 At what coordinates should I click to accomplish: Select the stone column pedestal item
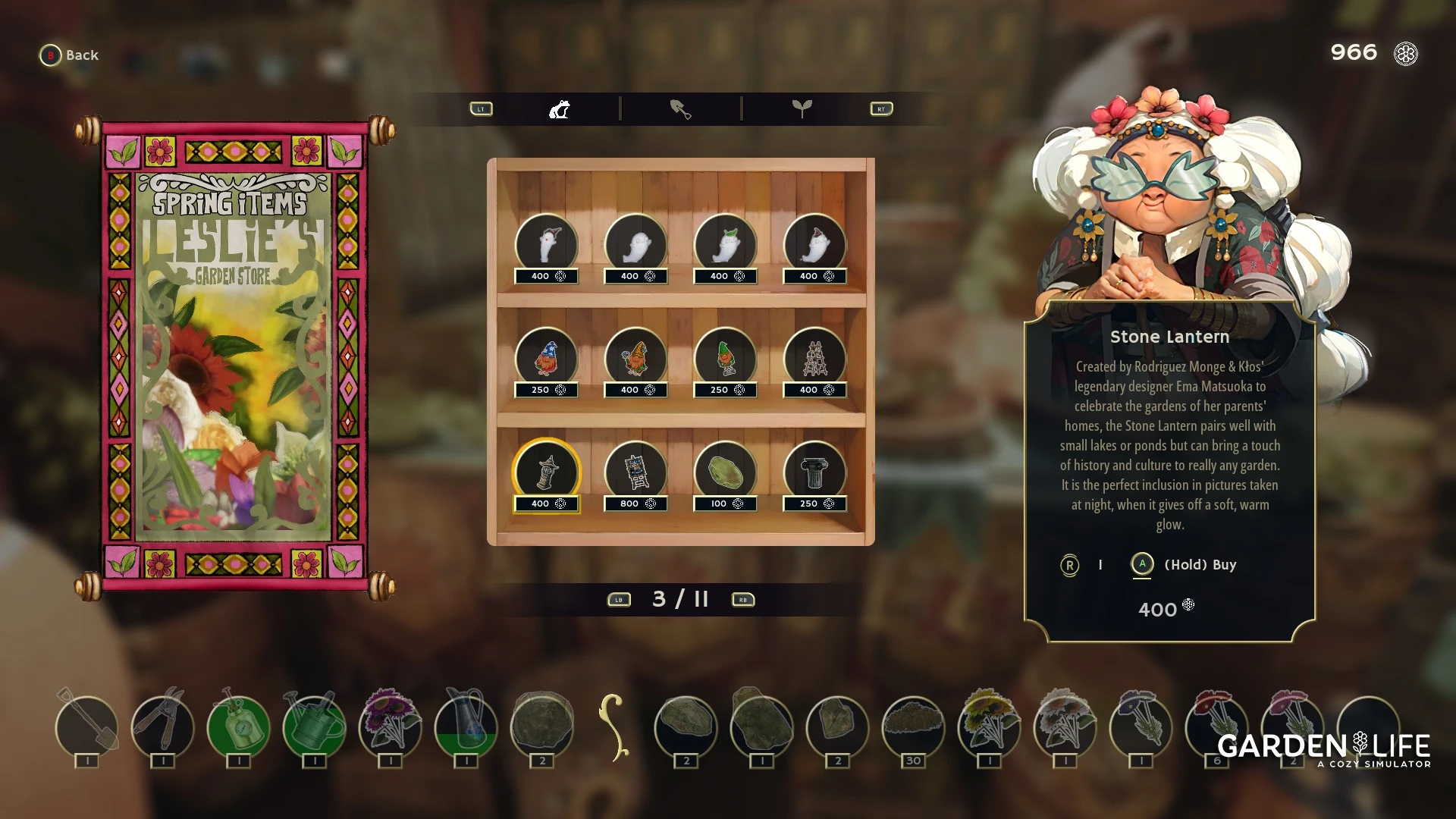click(814, 472)
